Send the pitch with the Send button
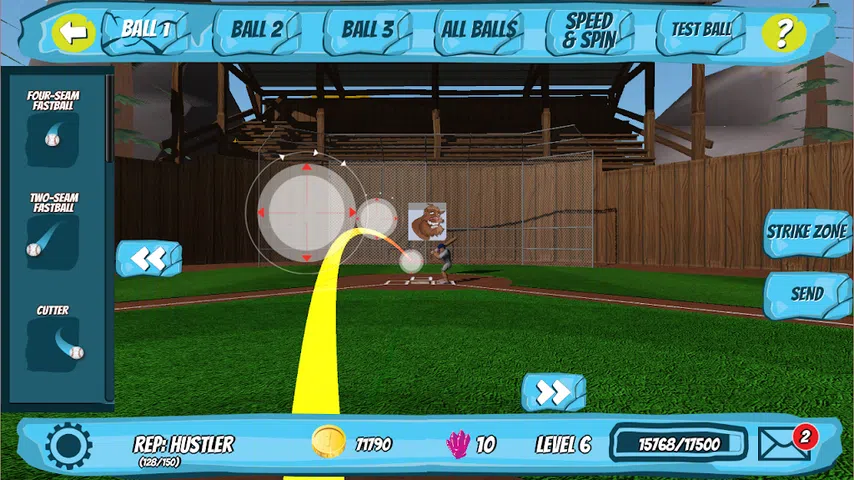The image size is (854, 480). click(806, 294)
